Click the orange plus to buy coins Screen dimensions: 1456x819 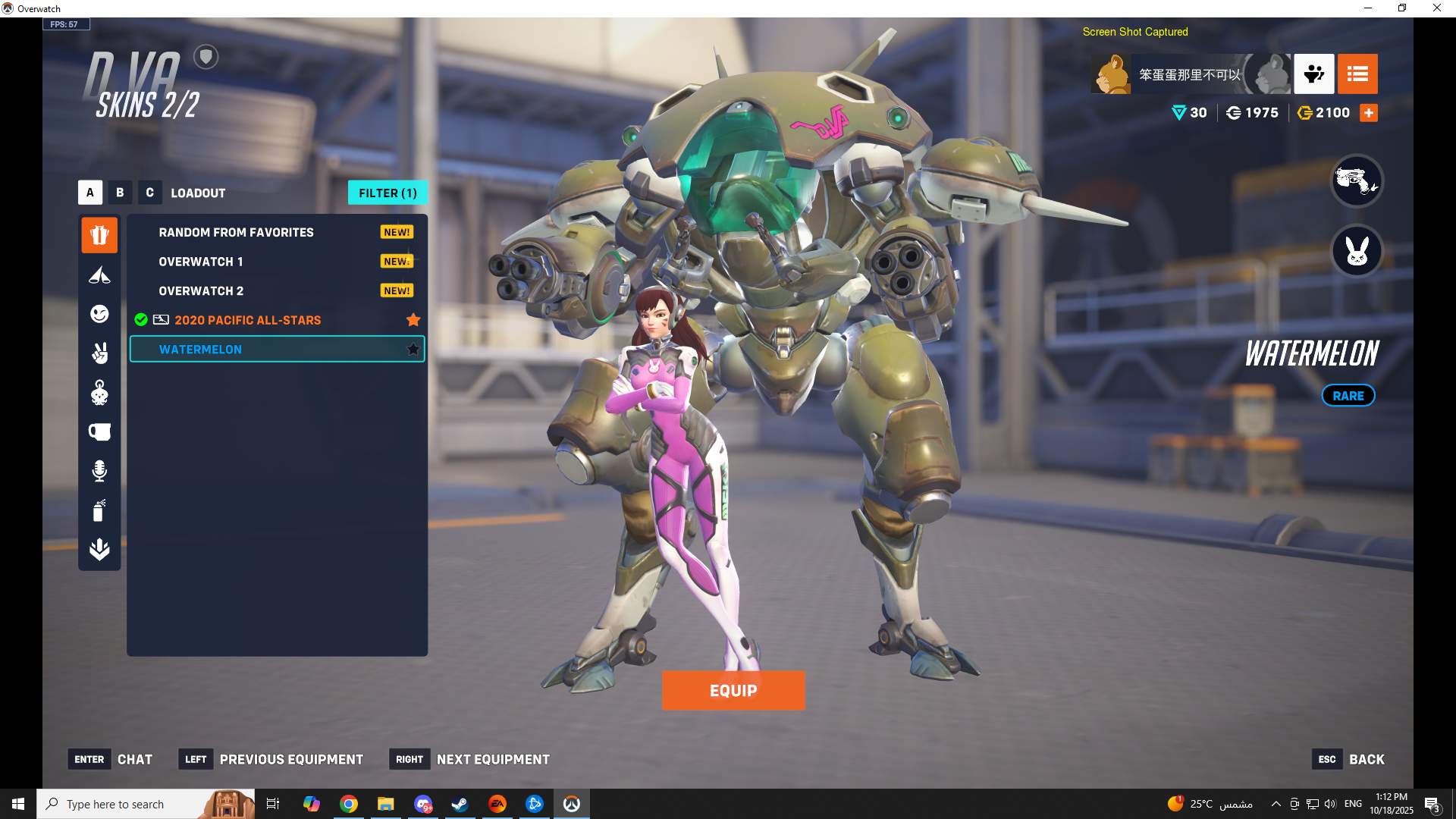click(x=1369, y=113)
